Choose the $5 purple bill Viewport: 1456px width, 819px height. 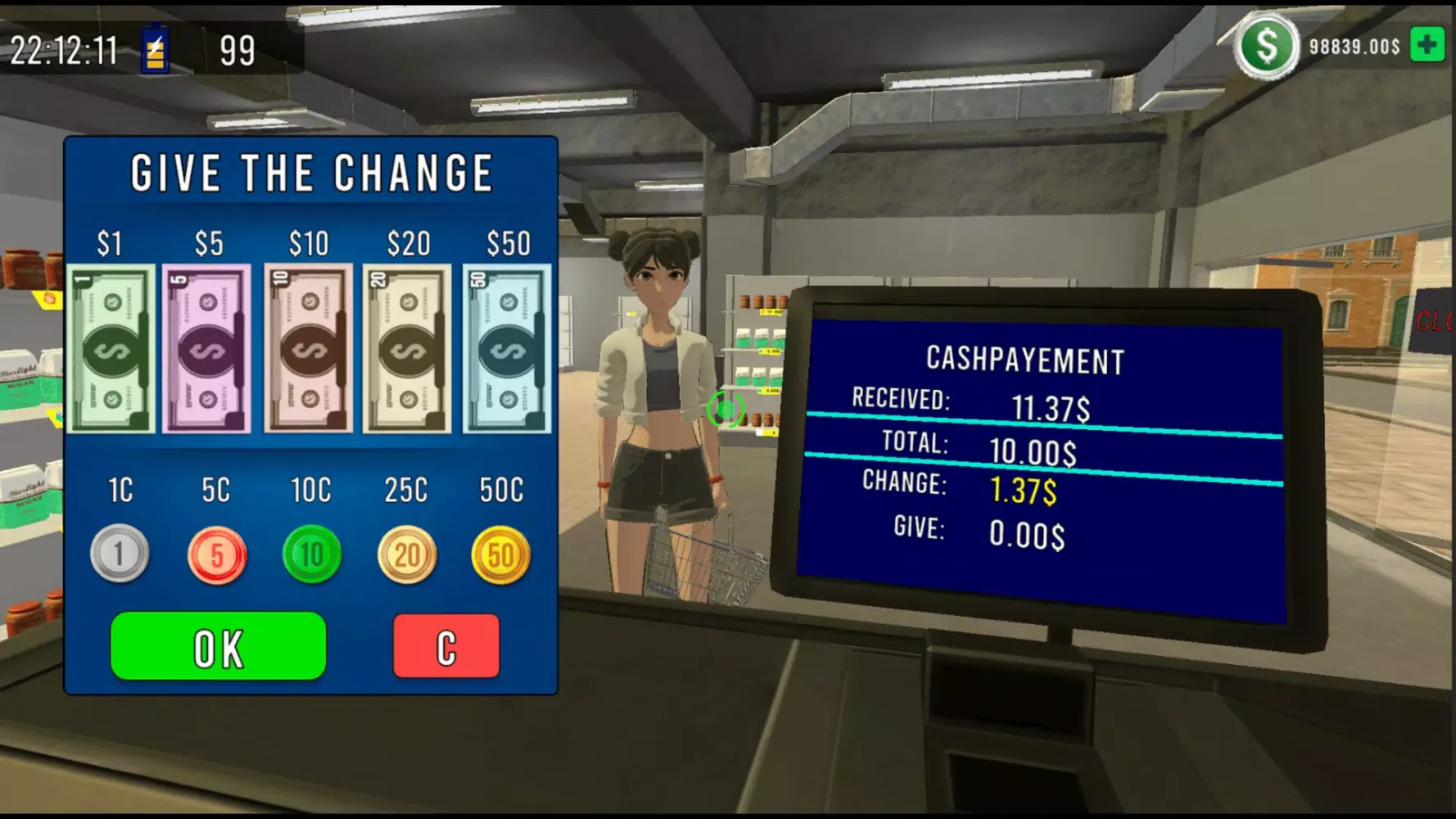coord(206,349)
